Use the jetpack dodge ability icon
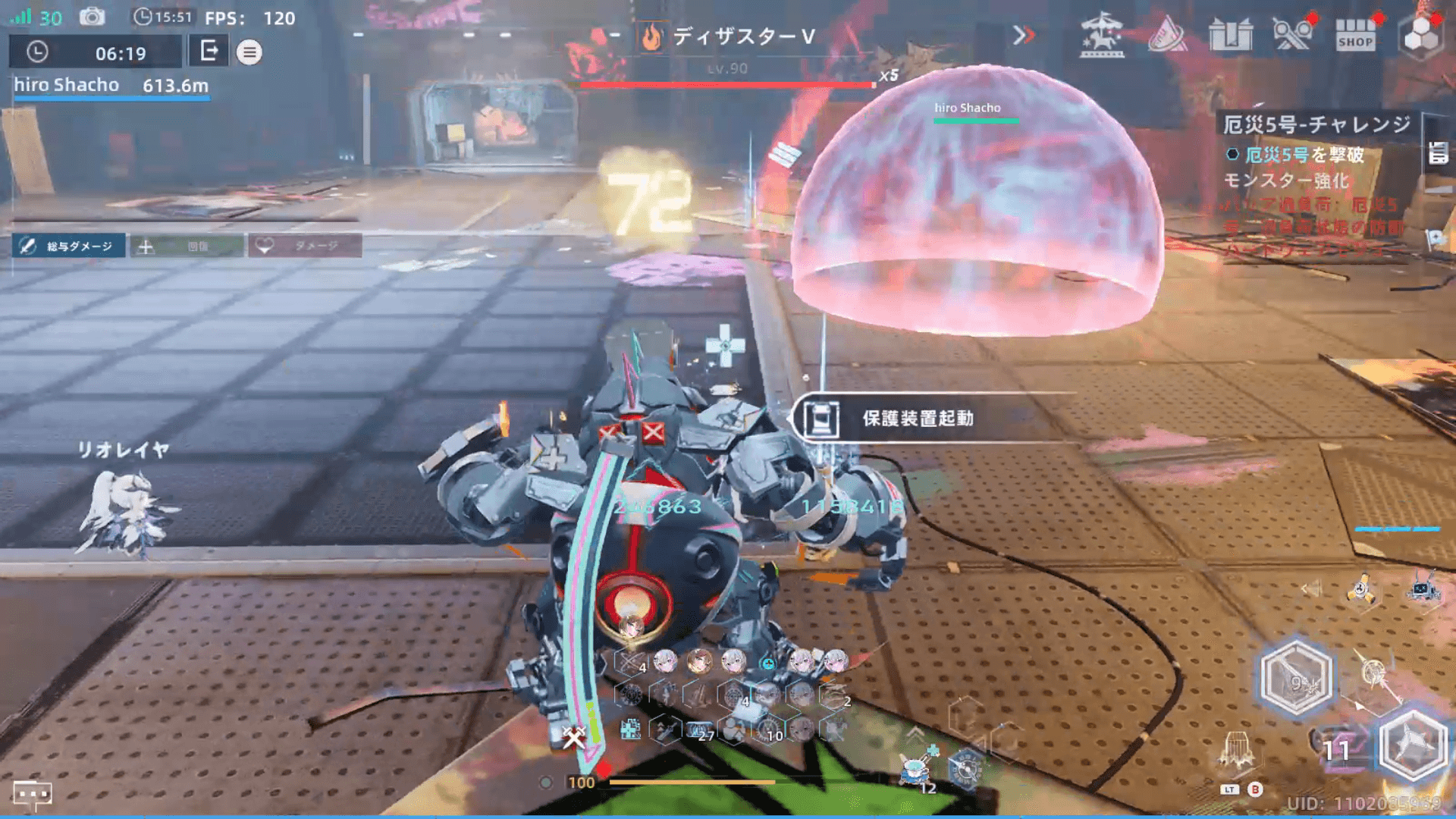 (x=1237, y=749)
